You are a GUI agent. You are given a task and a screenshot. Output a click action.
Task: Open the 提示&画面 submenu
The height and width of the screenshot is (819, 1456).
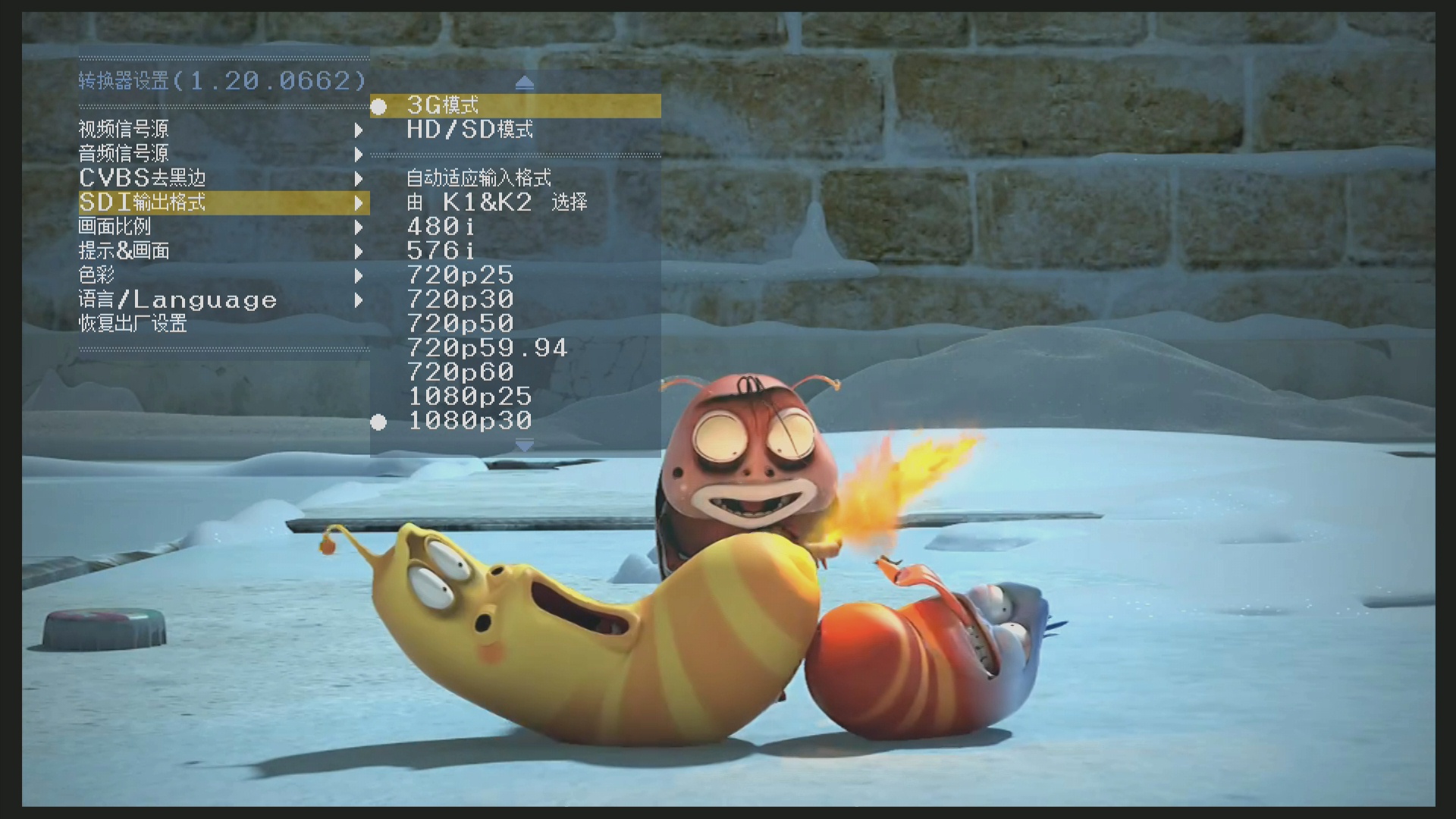pos(124,251)
